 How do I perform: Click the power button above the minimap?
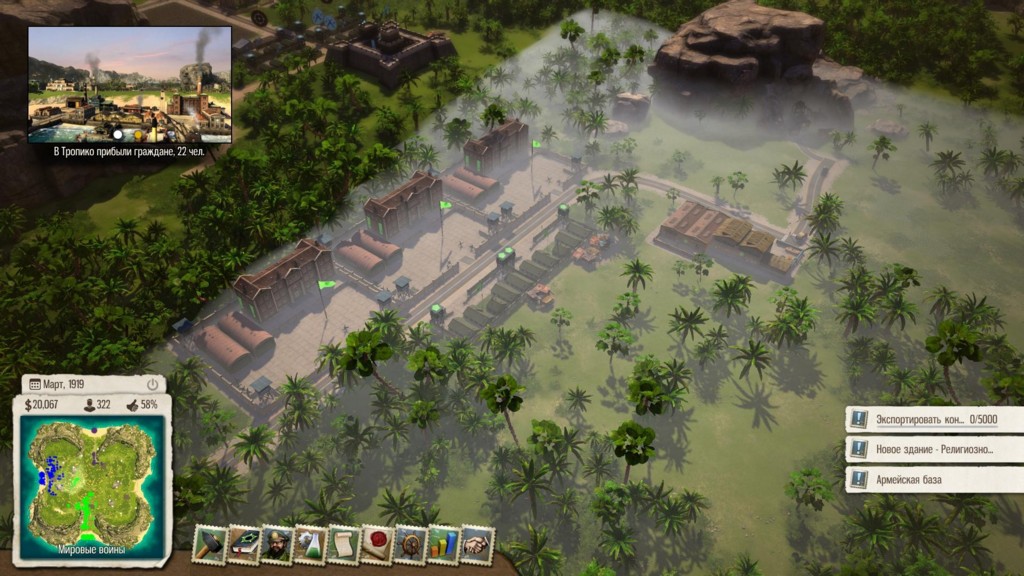pos(152,384)
